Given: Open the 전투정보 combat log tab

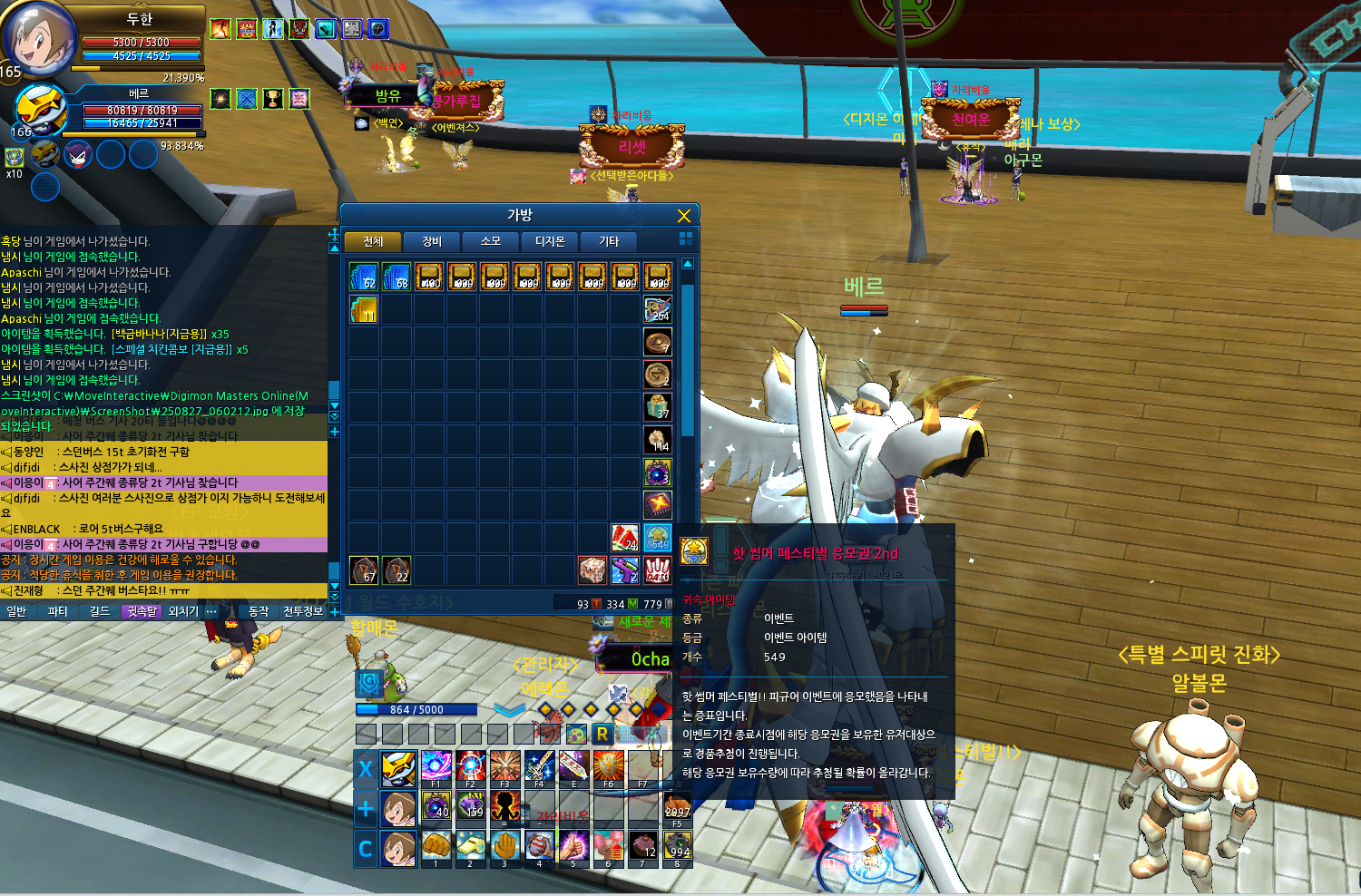Looking at the screenshot, I should coord(303,612).
